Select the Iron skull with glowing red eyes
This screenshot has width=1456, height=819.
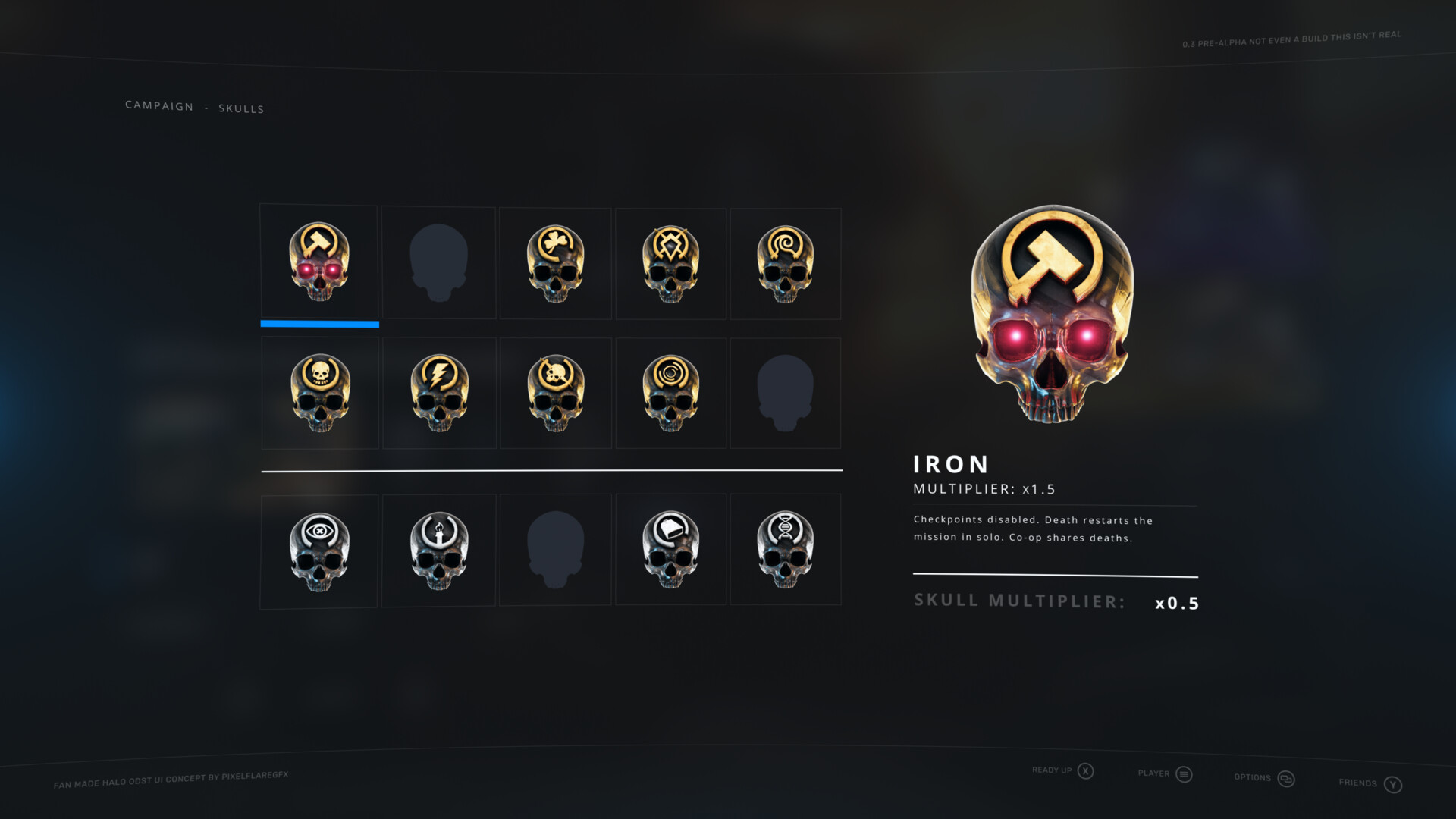coord(319,262)
